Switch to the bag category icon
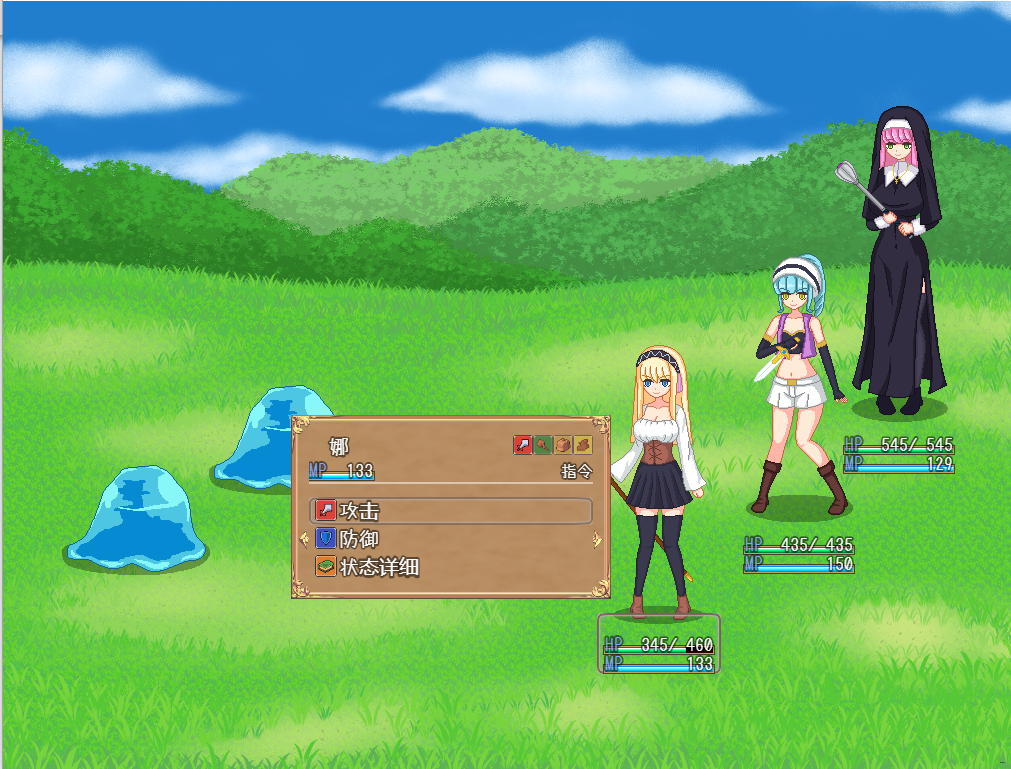This screenshot has width=1011, height=769. pos(563,445)
